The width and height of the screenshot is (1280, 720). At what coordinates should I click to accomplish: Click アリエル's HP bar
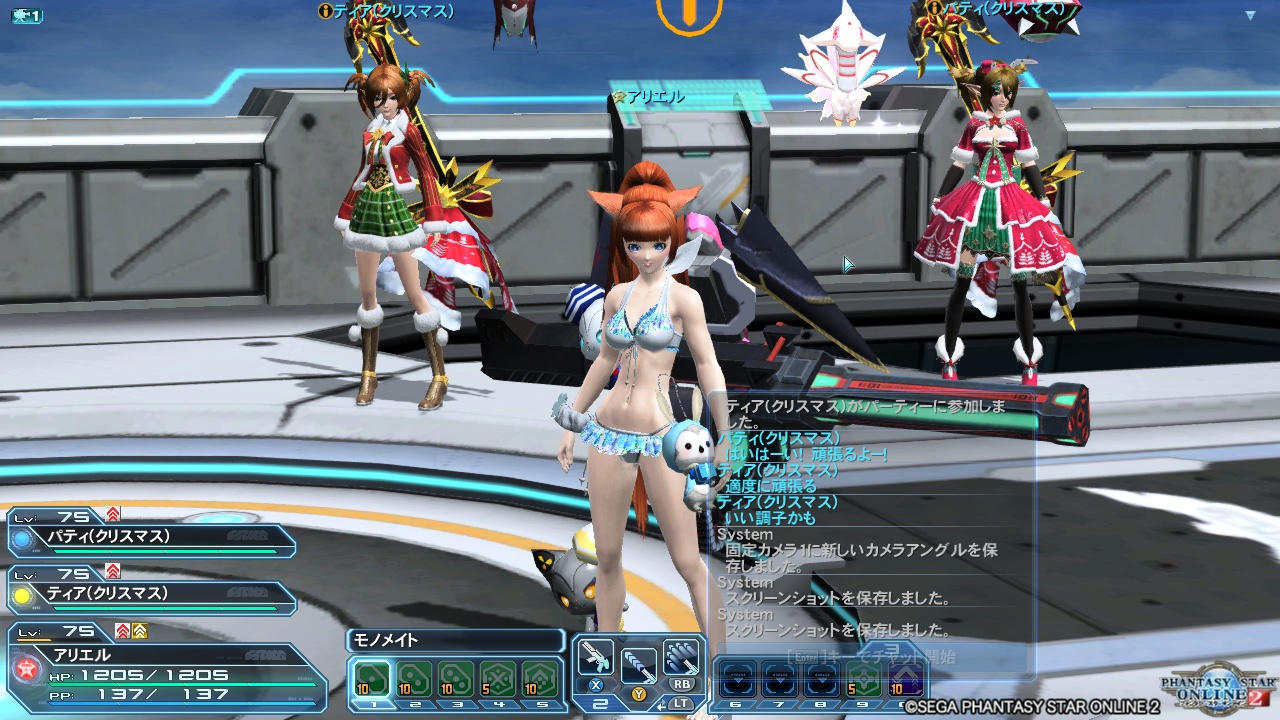pos(183,683)
